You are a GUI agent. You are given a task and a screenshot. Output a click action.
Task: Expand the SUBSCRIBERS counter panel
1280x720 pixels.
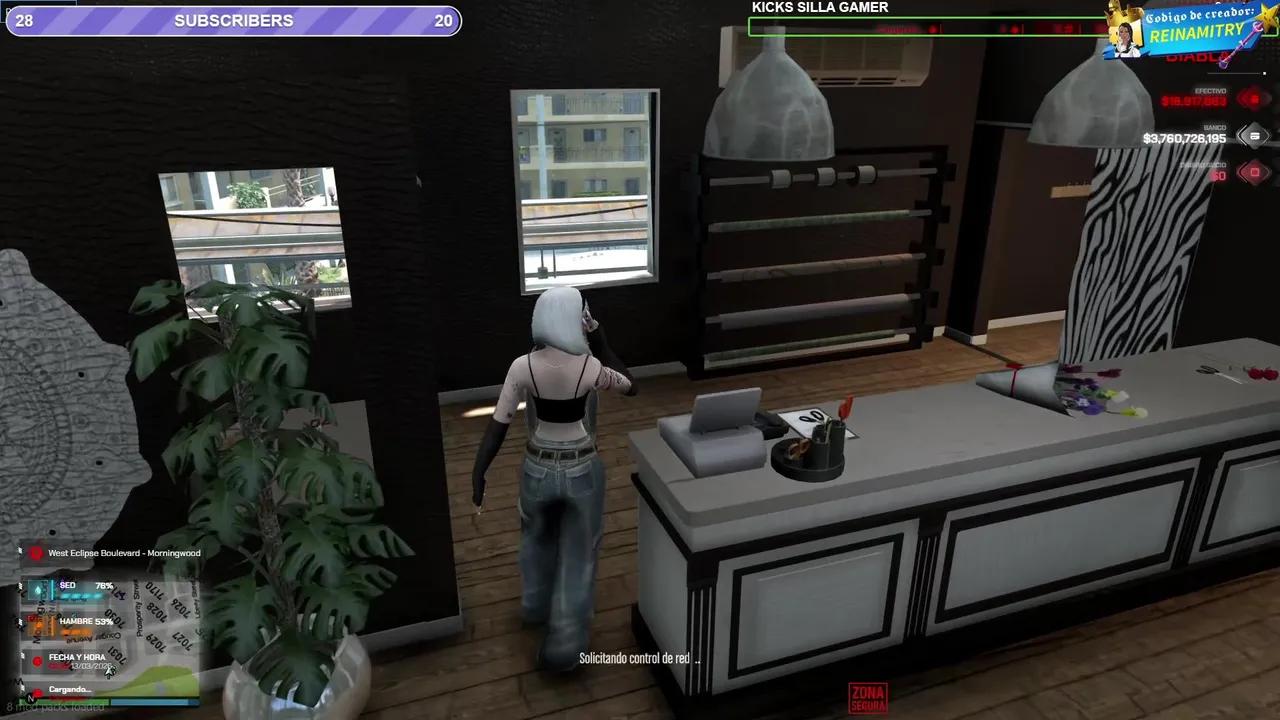click(x=233, y=20)
